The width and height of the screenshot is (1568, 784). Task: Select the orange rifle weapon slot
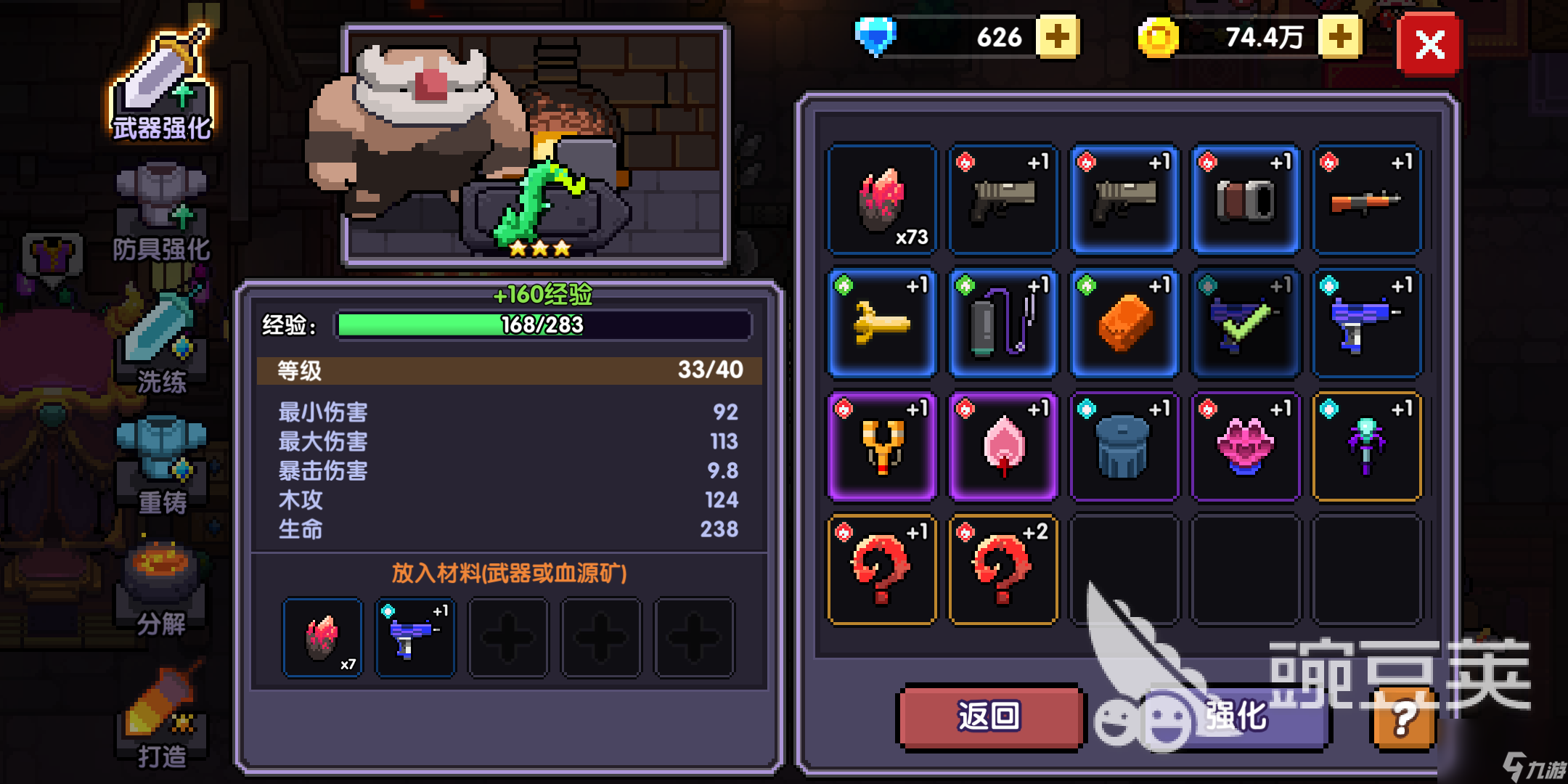(1367, 200)
